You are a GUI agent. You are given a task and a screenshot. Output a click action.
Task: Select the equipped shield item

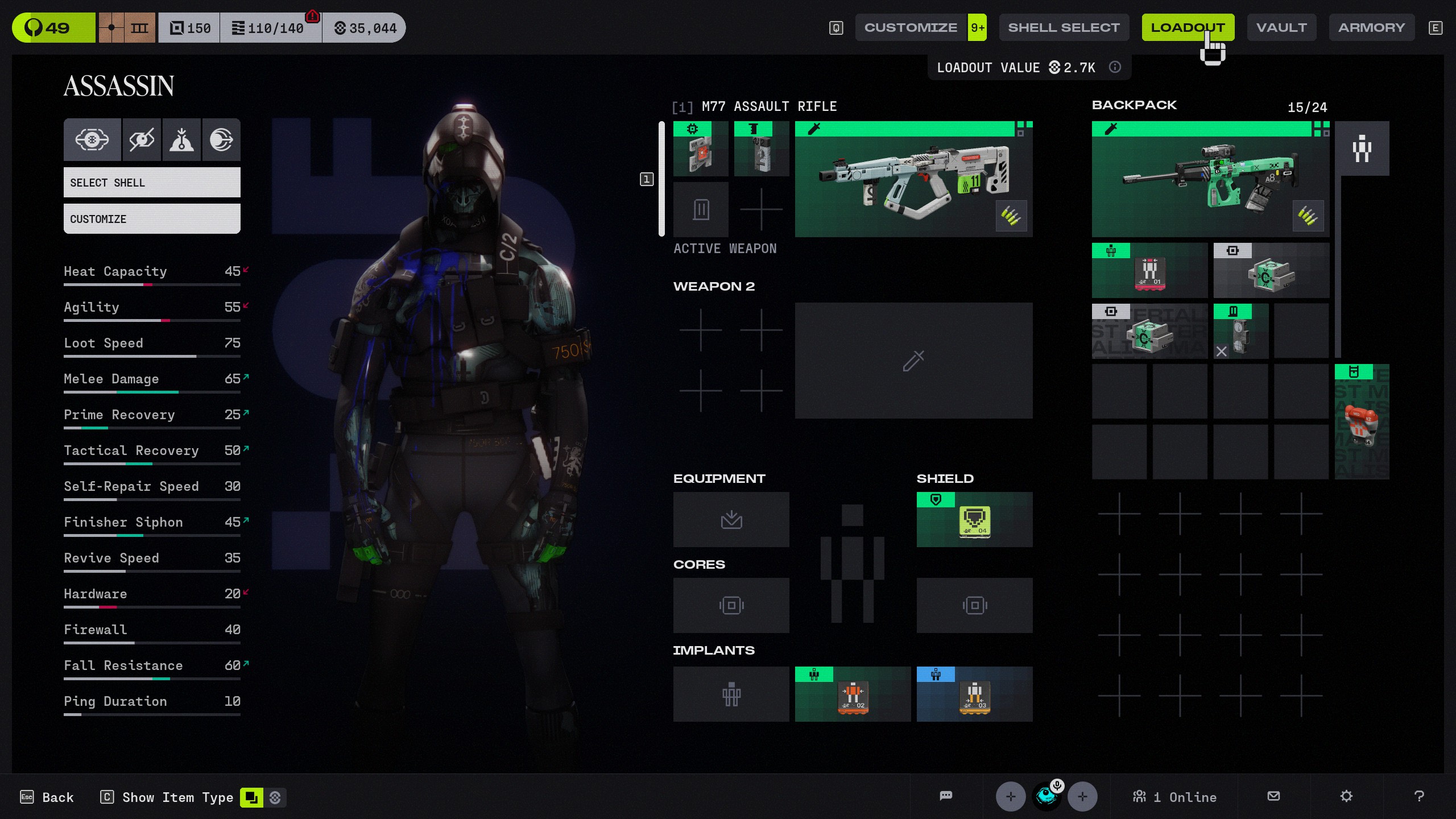coord(974,520)
